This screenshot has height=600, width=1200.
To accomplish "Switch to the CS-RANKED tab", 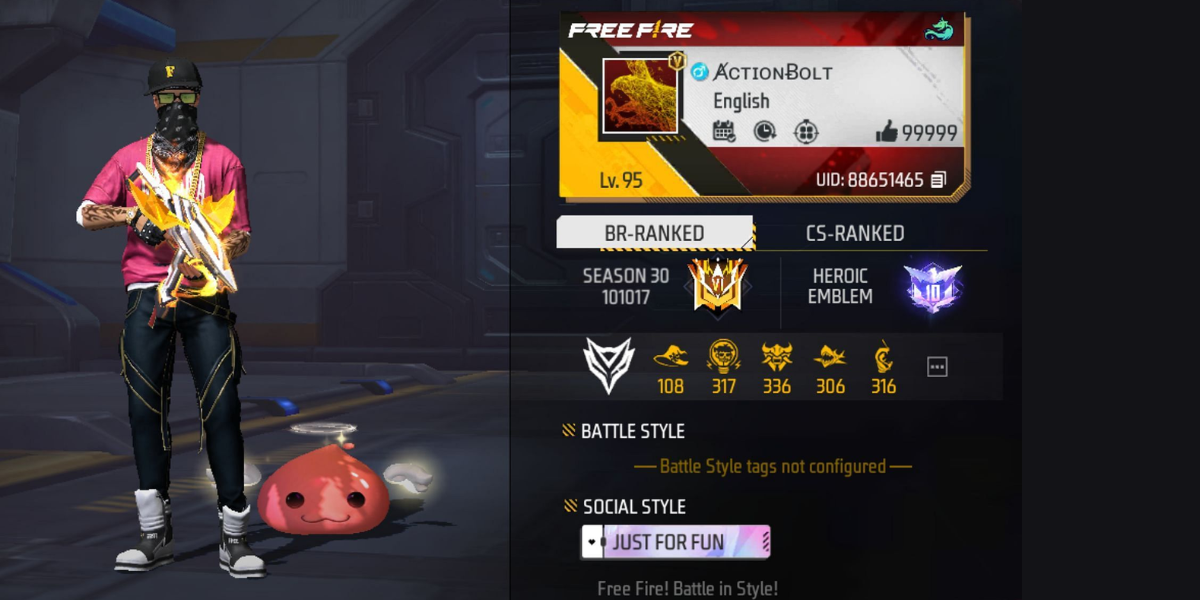I will pos(855,233).
